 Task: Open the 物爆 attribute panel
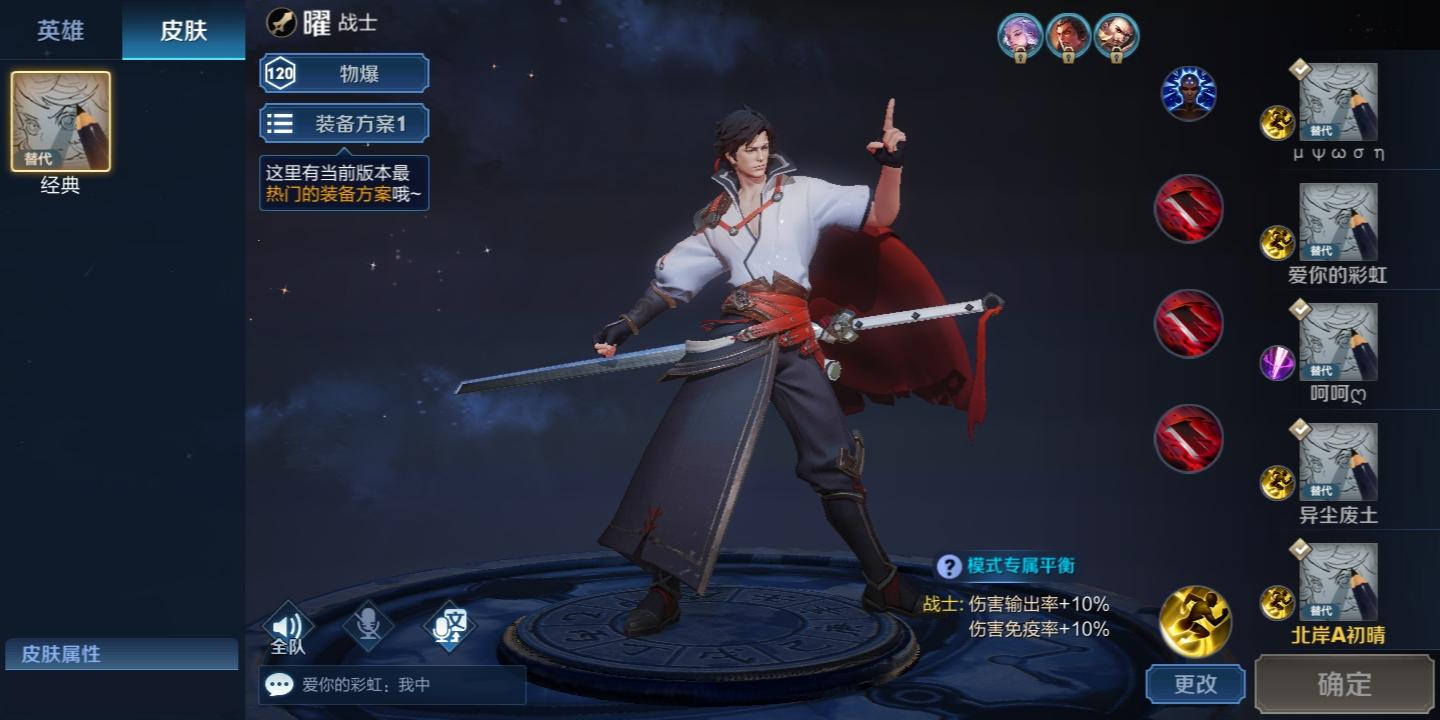tap(344, 72)
